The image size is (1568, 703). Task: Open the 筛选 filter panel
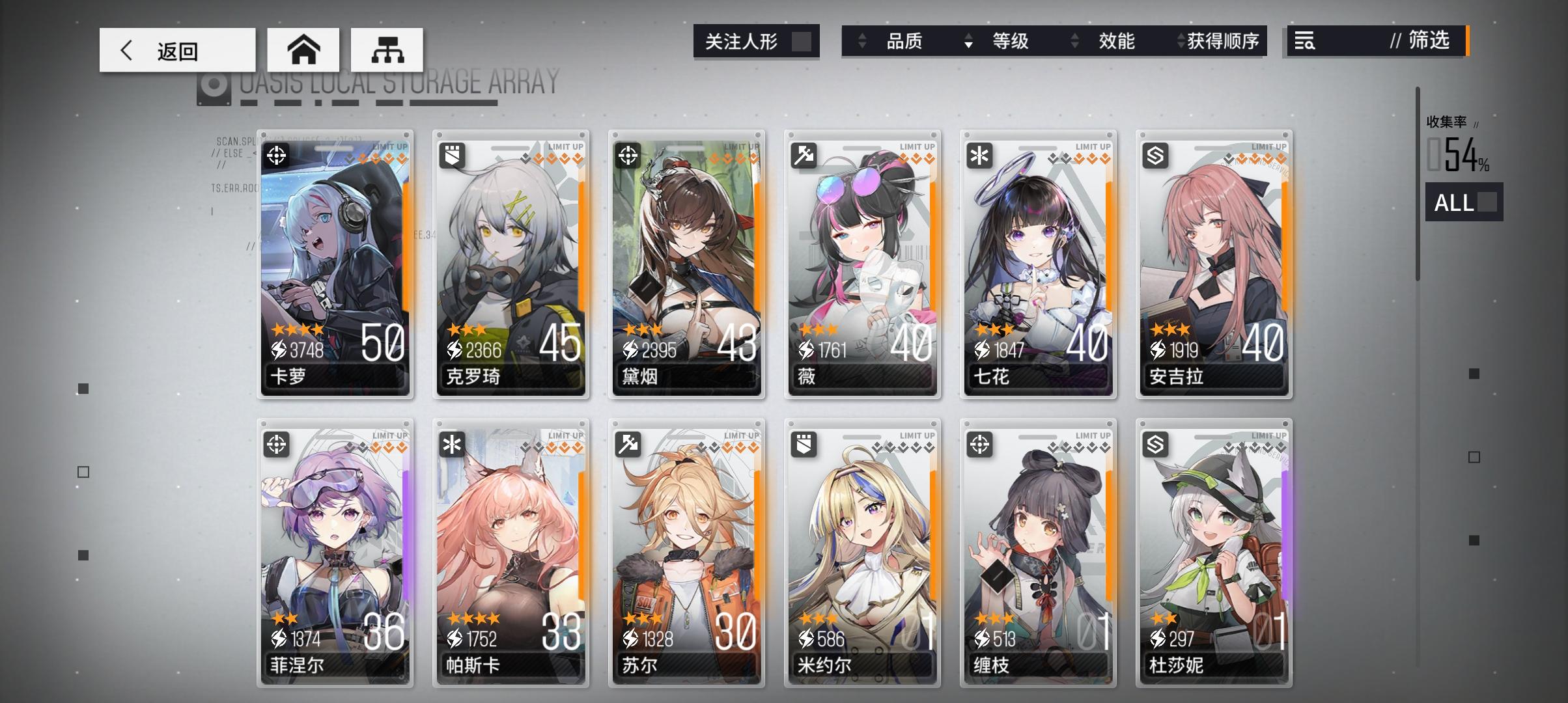(x=1431, y=42)
